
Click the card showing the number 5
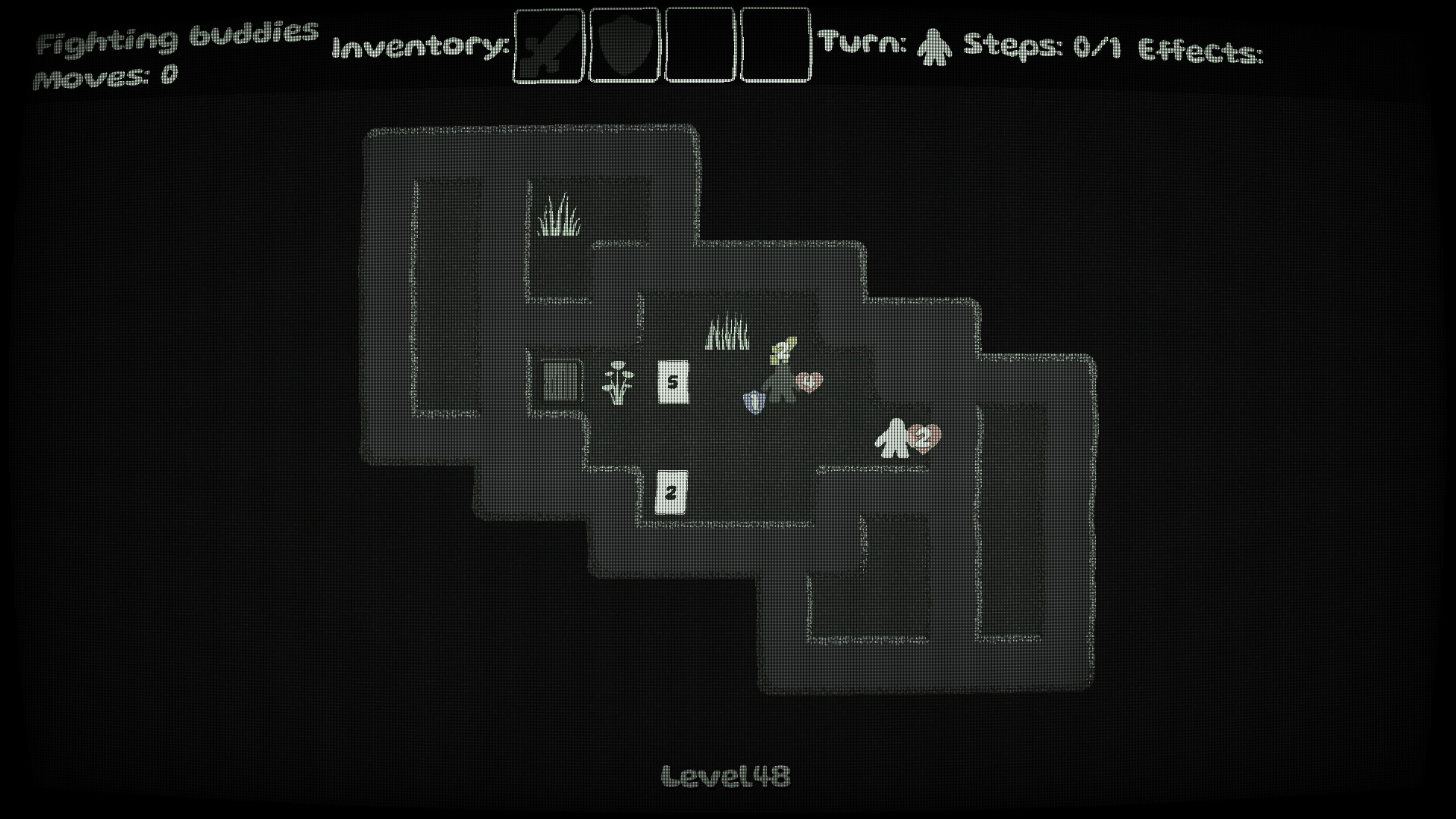[x=672, y=382]
